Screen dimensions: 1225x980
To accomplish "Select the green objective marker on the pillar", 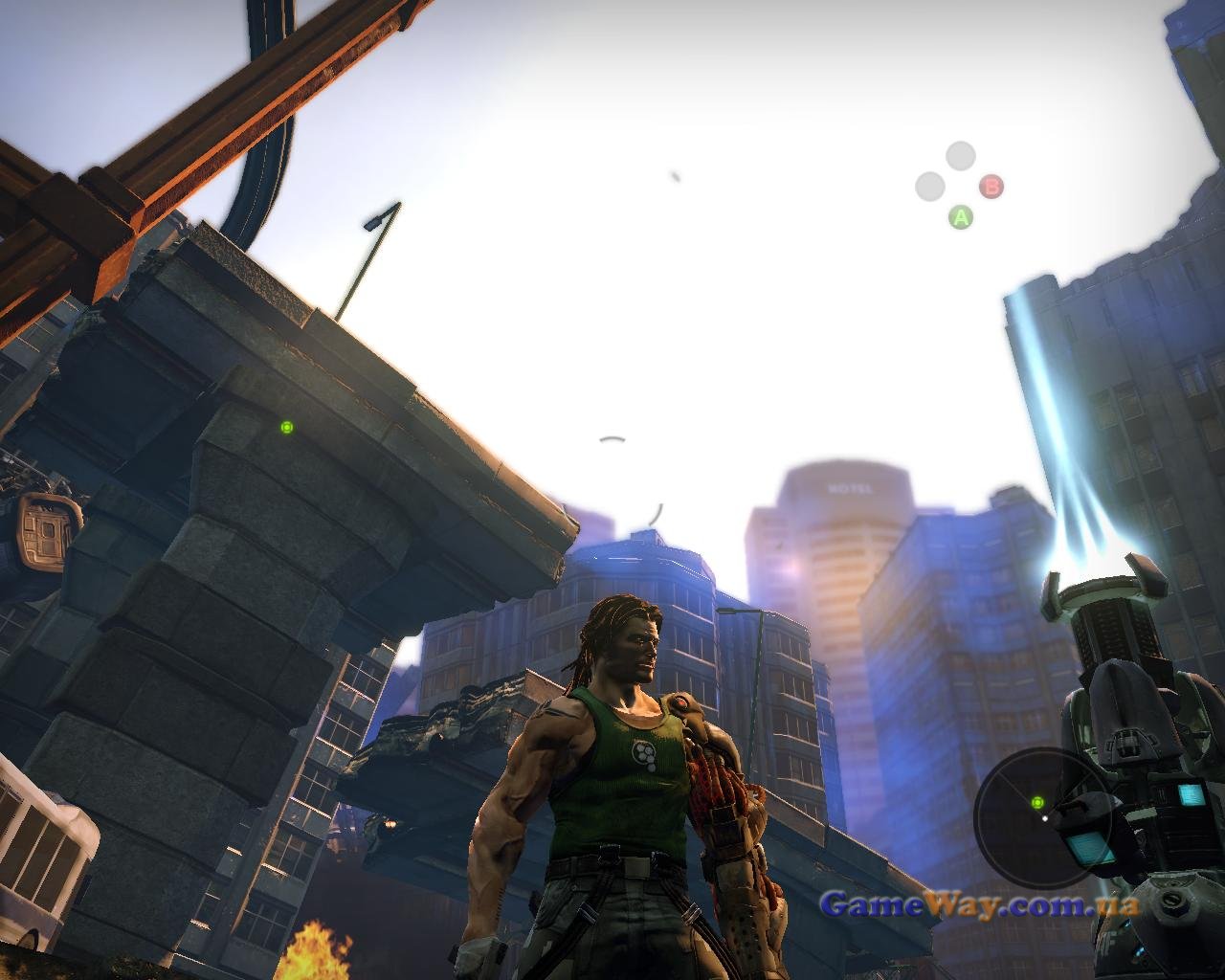I will click(x=286, y=427).
